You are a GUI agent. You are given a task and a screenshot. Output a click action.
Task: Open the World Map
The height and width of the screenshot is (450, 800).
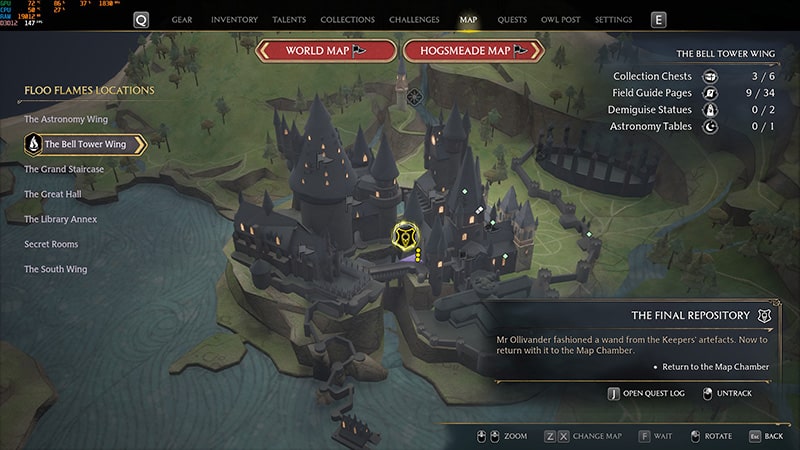coord(325,51)
